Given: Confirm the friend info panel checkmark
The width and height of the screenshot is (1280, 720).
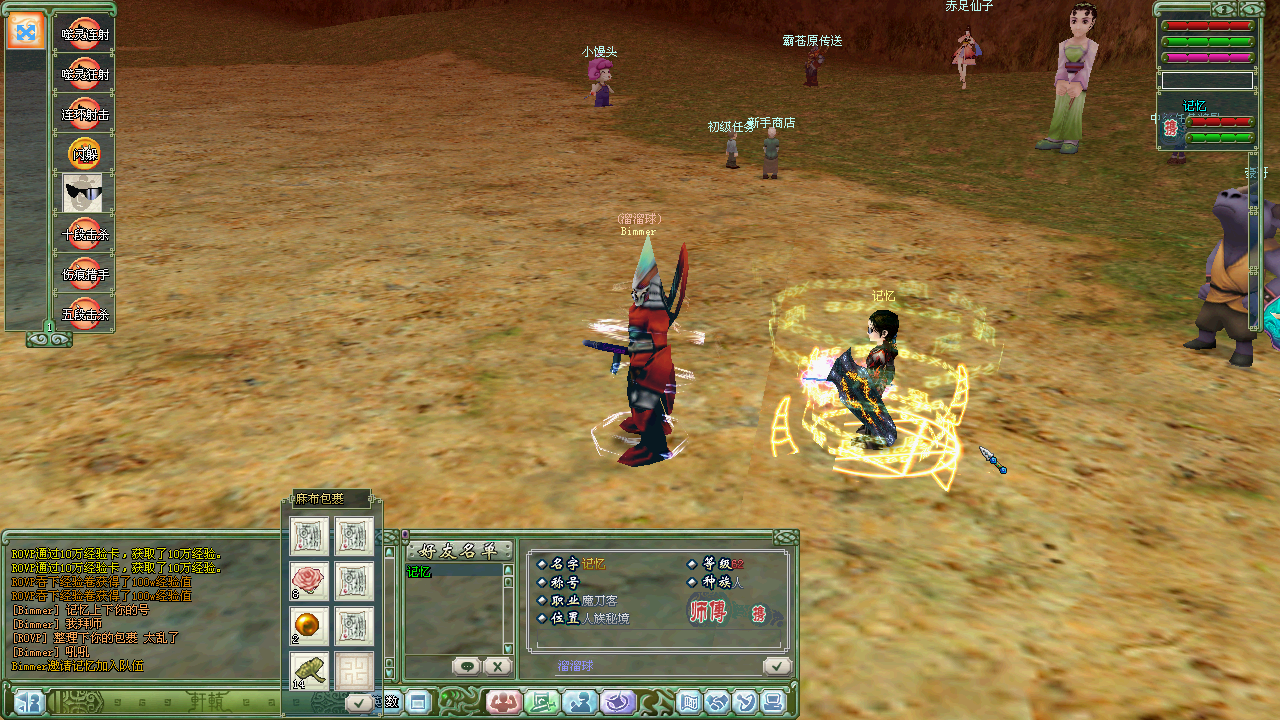Looking at the screenshot, I should 776,666.
